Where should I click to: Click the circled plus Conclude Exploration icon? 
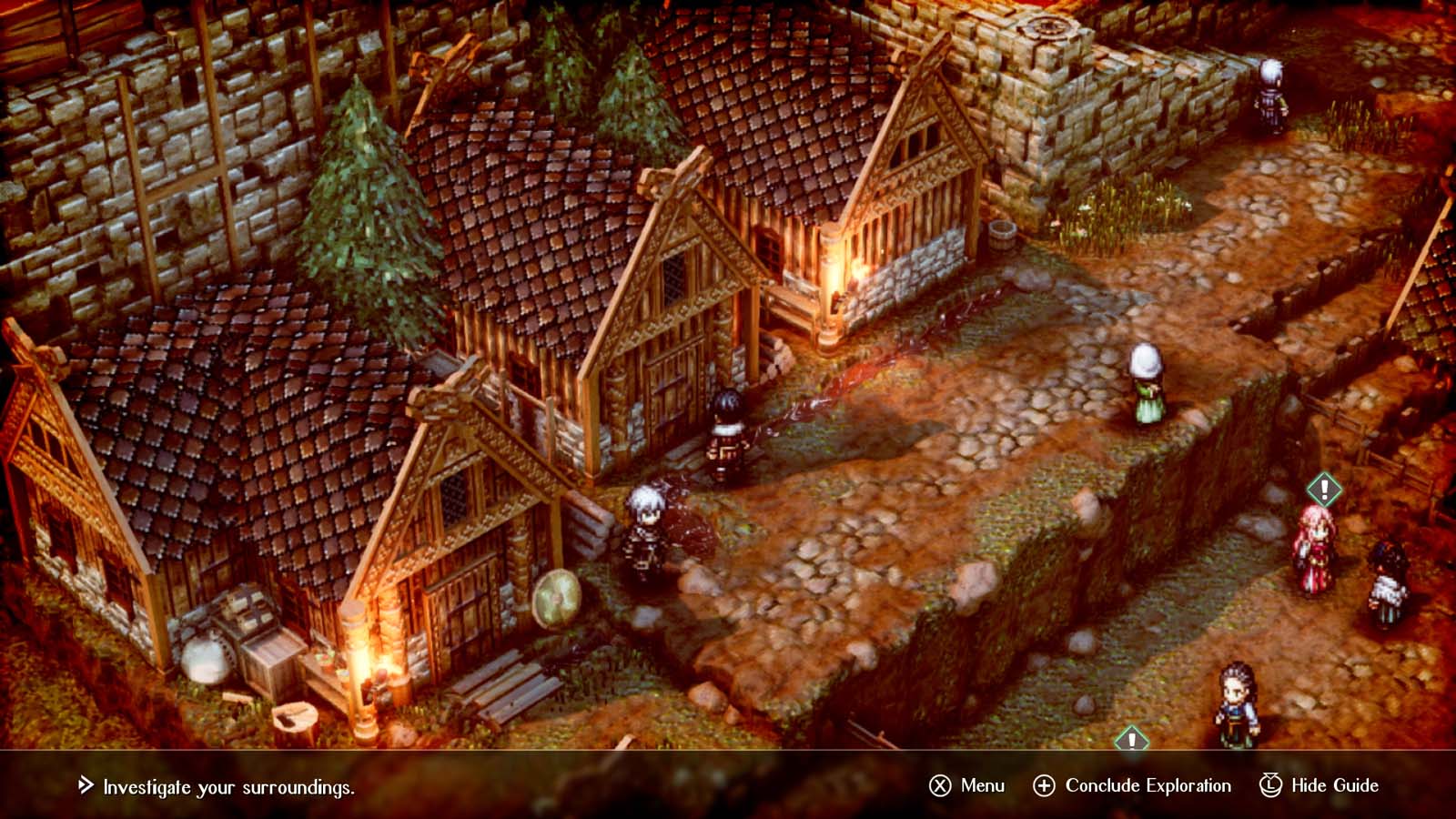pyautogui.click(x=1045, y=784)
